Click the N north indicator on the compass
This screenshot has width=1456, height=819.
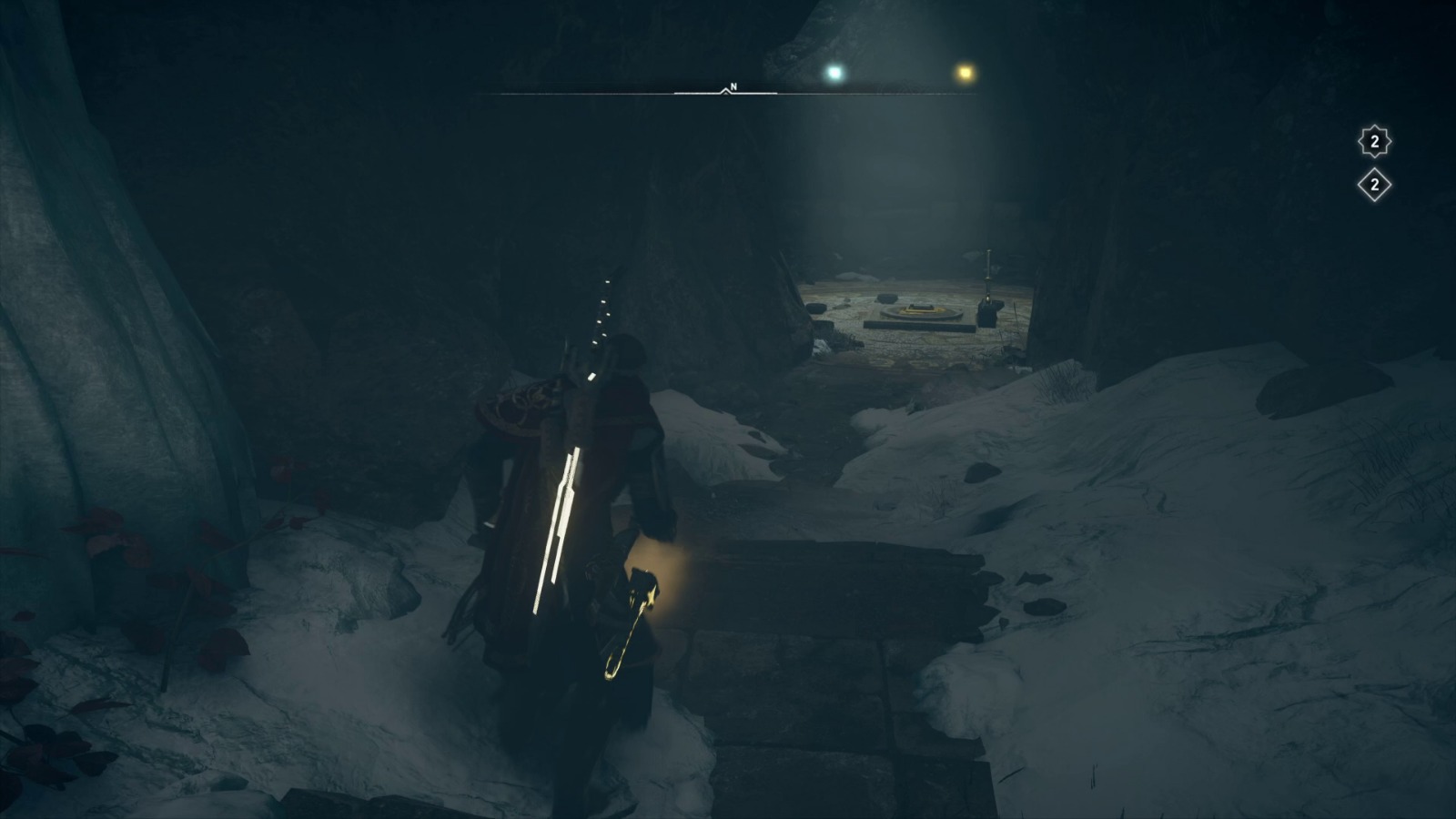point(733,85)
